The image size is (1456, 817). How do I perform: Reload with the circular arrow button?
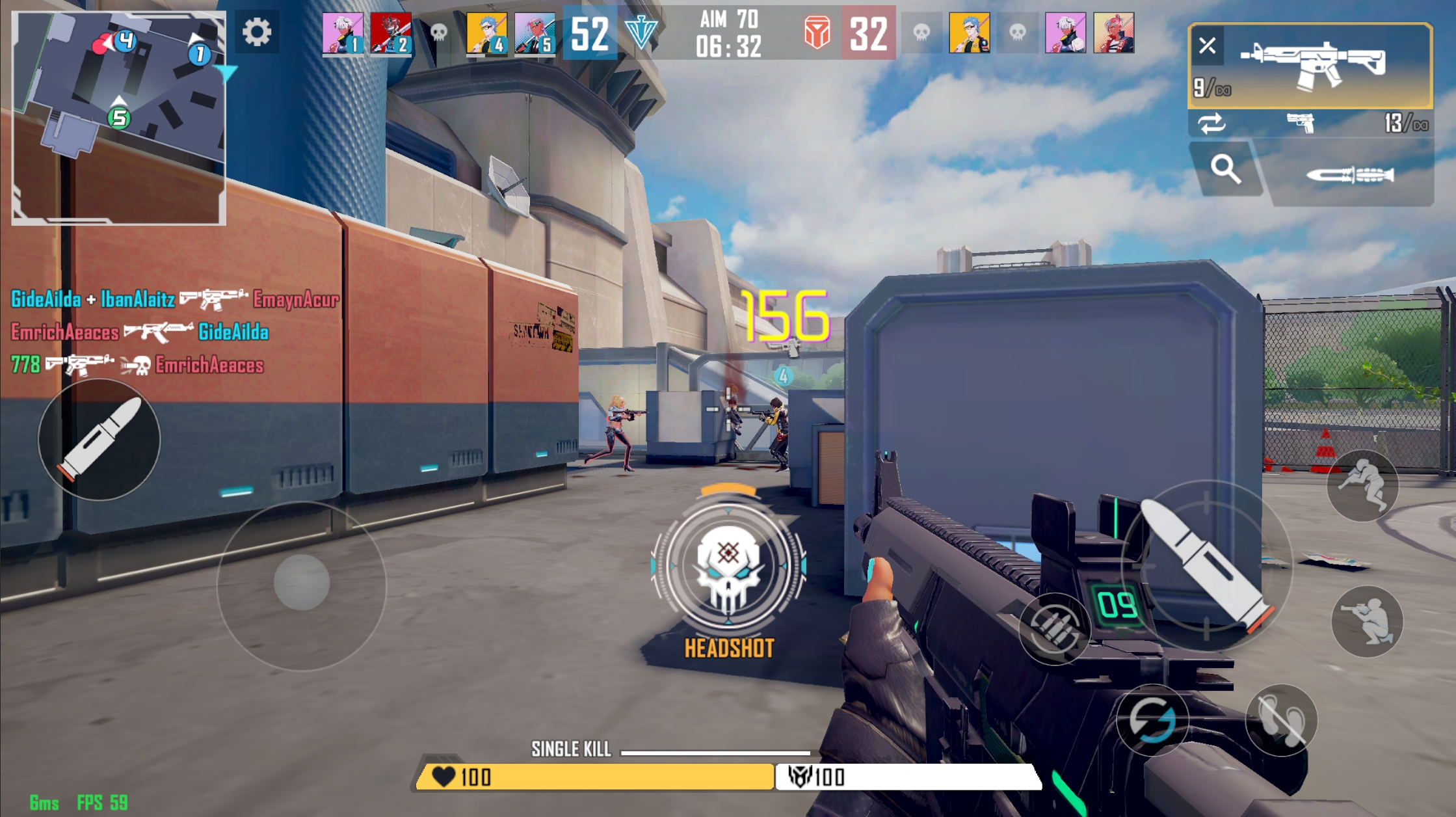(x=1152, y=719)
